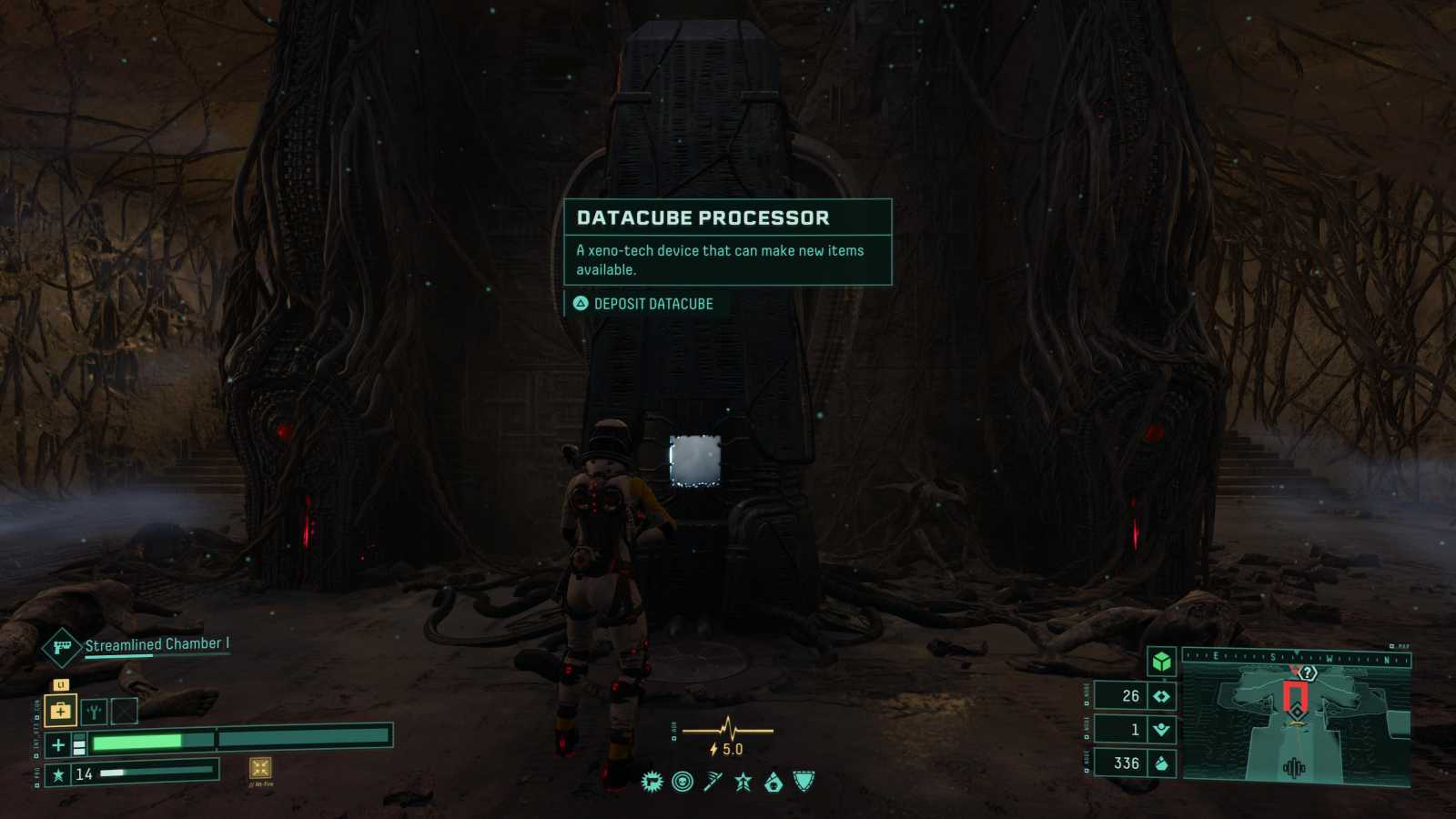Click the Datacube Processor tooltip panel
Image resolution: width=1456 pixels, height=819 pixels.
pos(727,242)
